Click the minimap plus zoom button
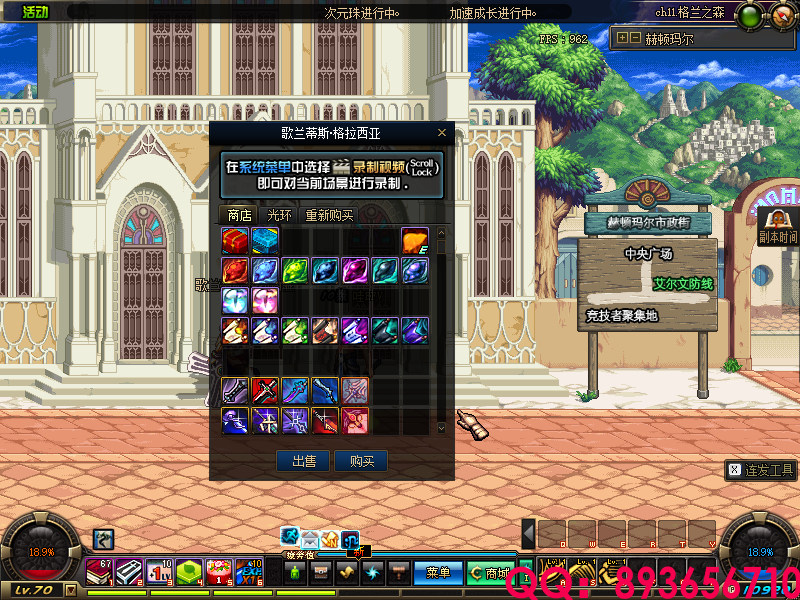800x600 pixels. pos(622,39)
